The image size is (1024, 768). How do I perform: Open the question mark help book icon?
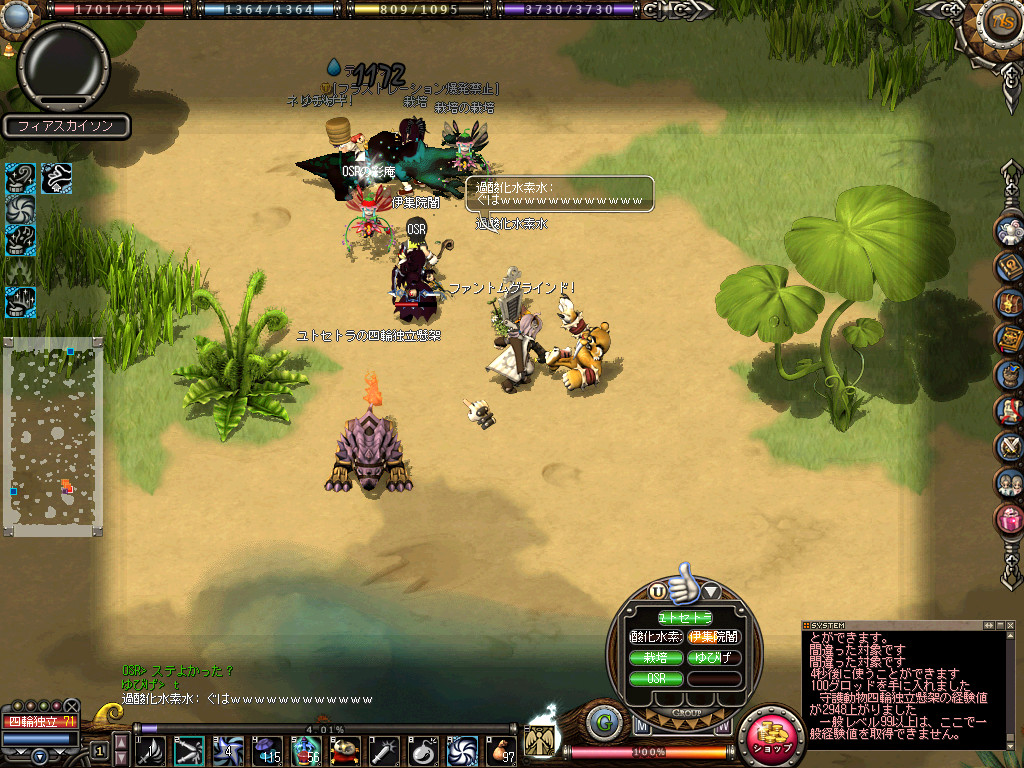click(1010, 265)
